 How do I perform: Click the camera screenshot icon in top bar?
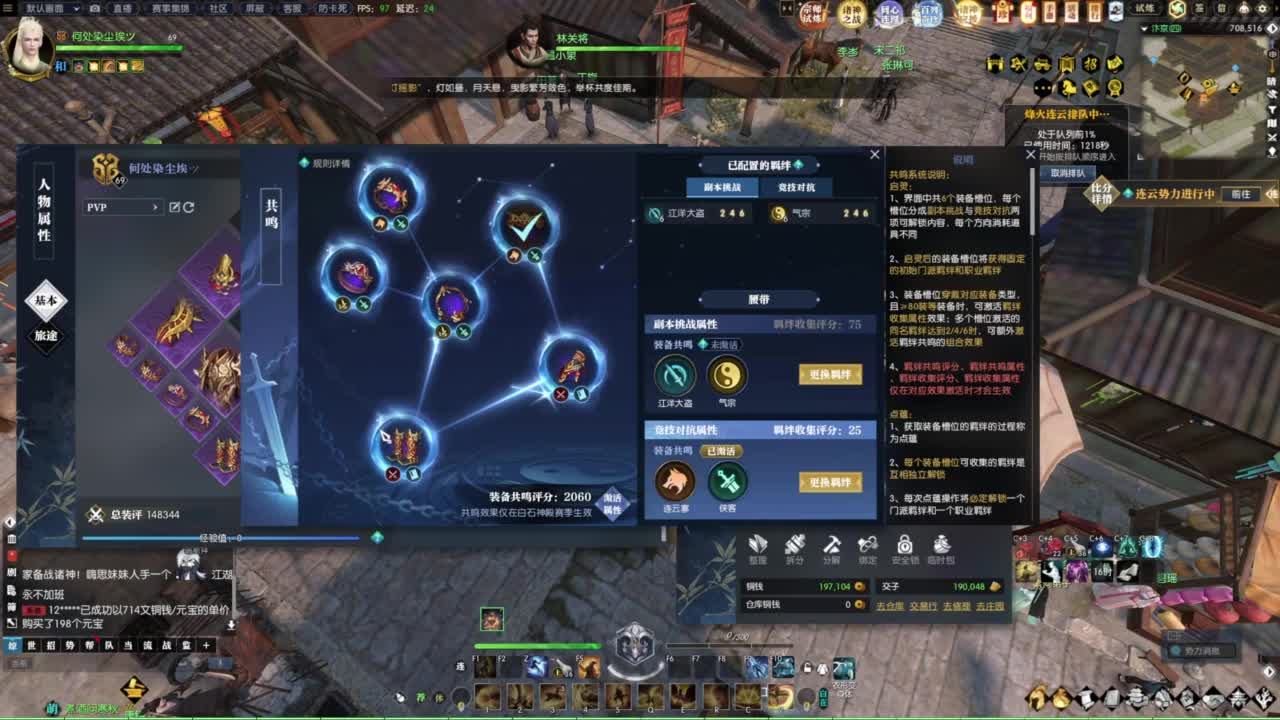coord(94,9)
